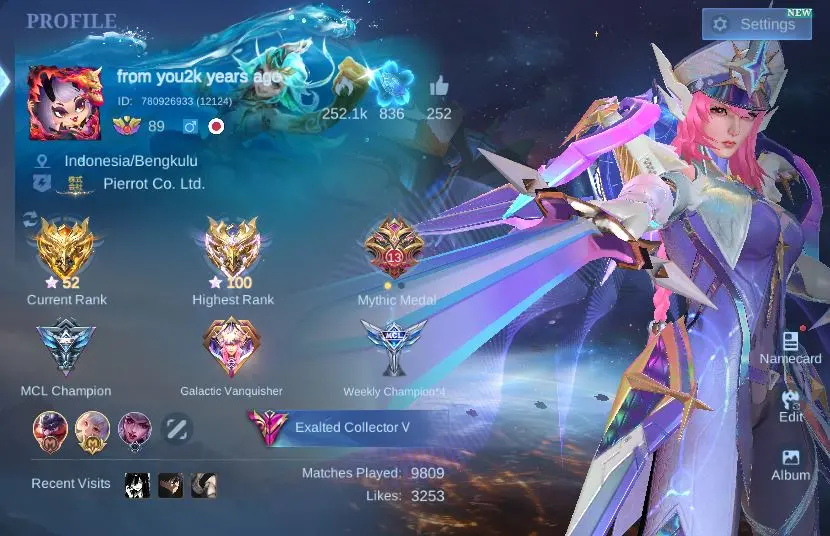Open the first Recent Visits avatar
This screenshot has height=536, width=830.
(x=137, y=485)
